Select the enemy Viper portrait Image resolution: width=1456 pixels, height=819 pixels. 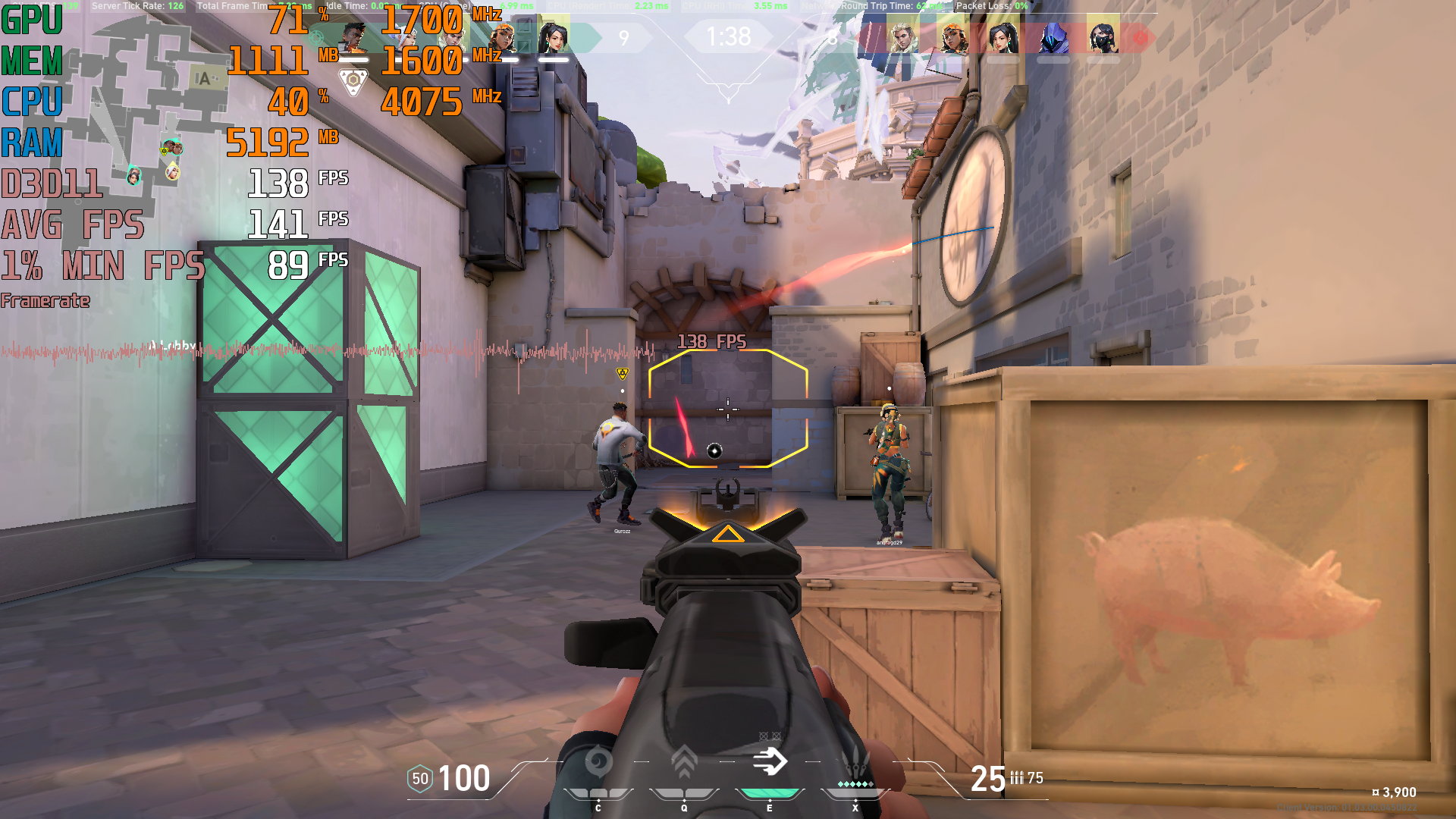1103,36
